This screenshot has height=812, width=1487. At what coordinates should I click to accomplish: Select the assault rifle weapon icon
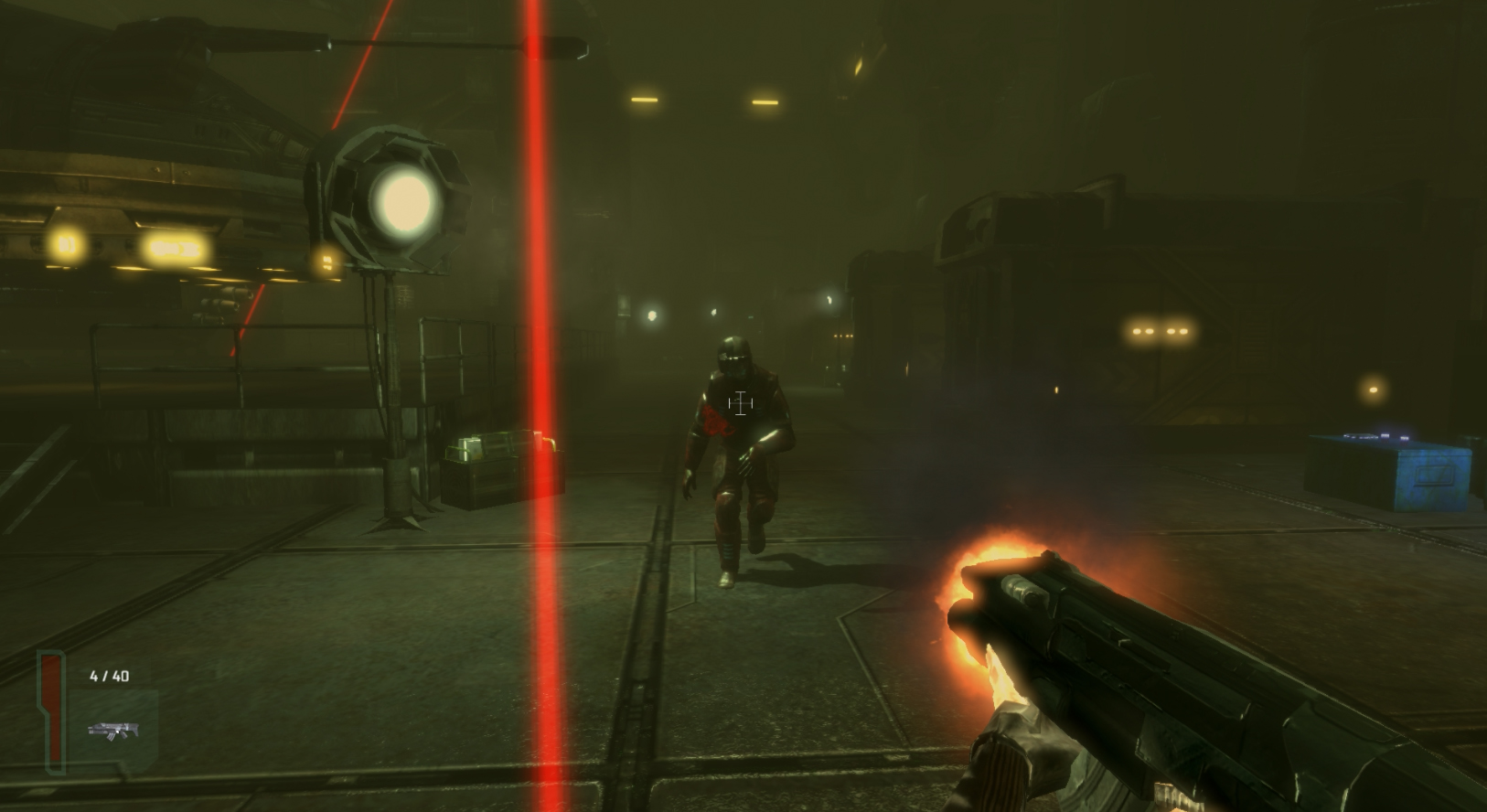point(115,731)
